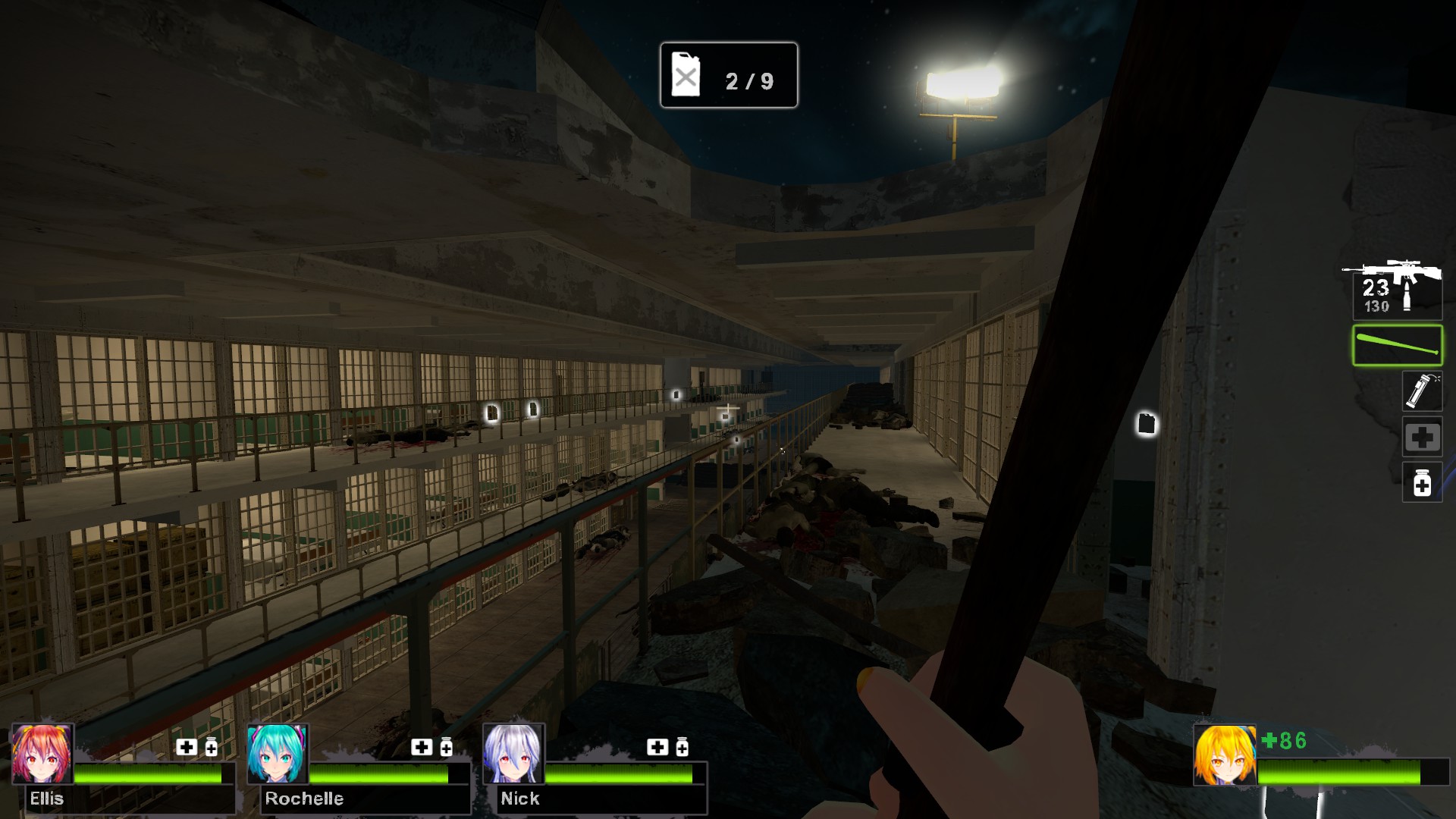Viewport: 1456px width, 819px height.
Task: Select Nick's teammate portrait
Action: pos(513,754)
